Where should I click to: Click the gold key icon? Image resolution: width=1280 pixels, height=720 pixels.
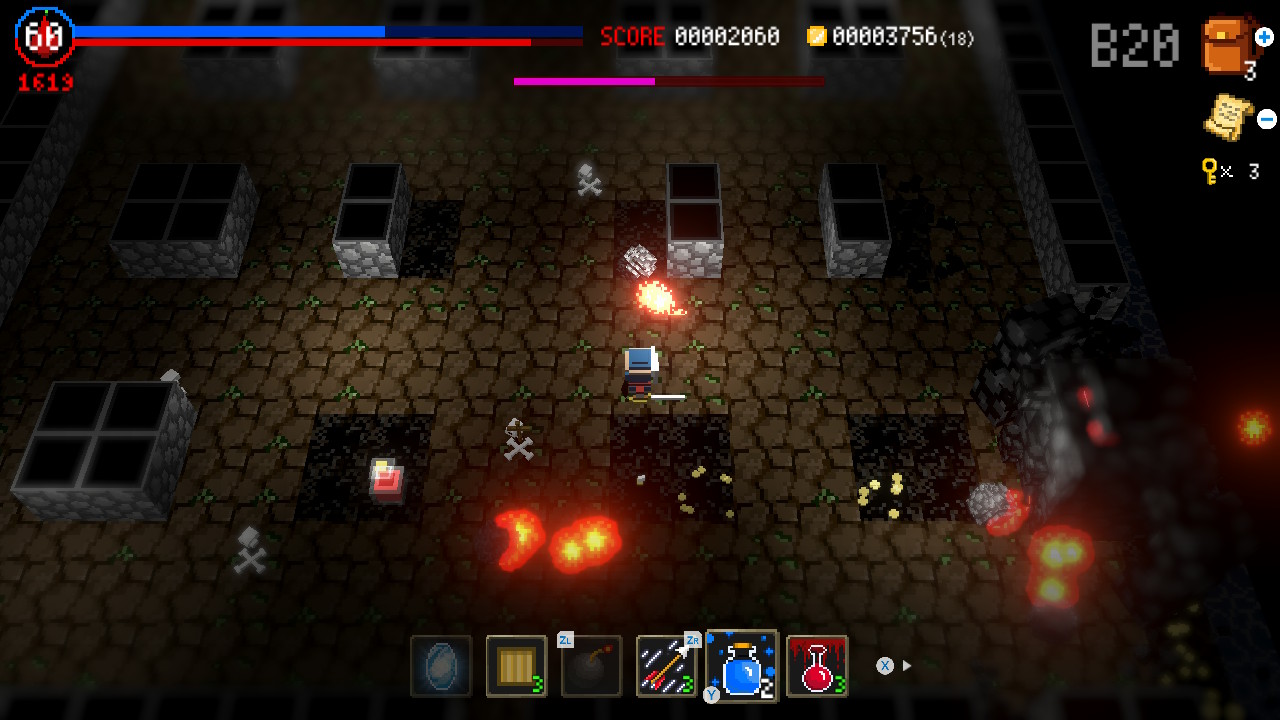pos(1209,172)
